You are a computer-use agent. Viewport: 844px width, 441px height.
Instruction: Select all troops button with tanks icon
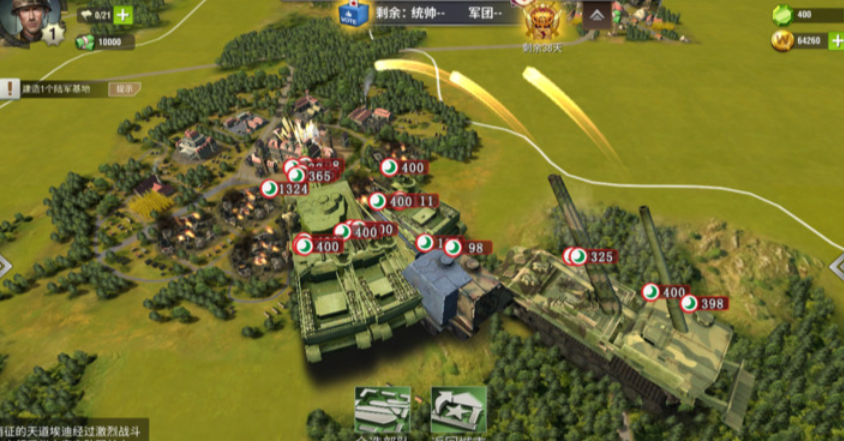383,410
